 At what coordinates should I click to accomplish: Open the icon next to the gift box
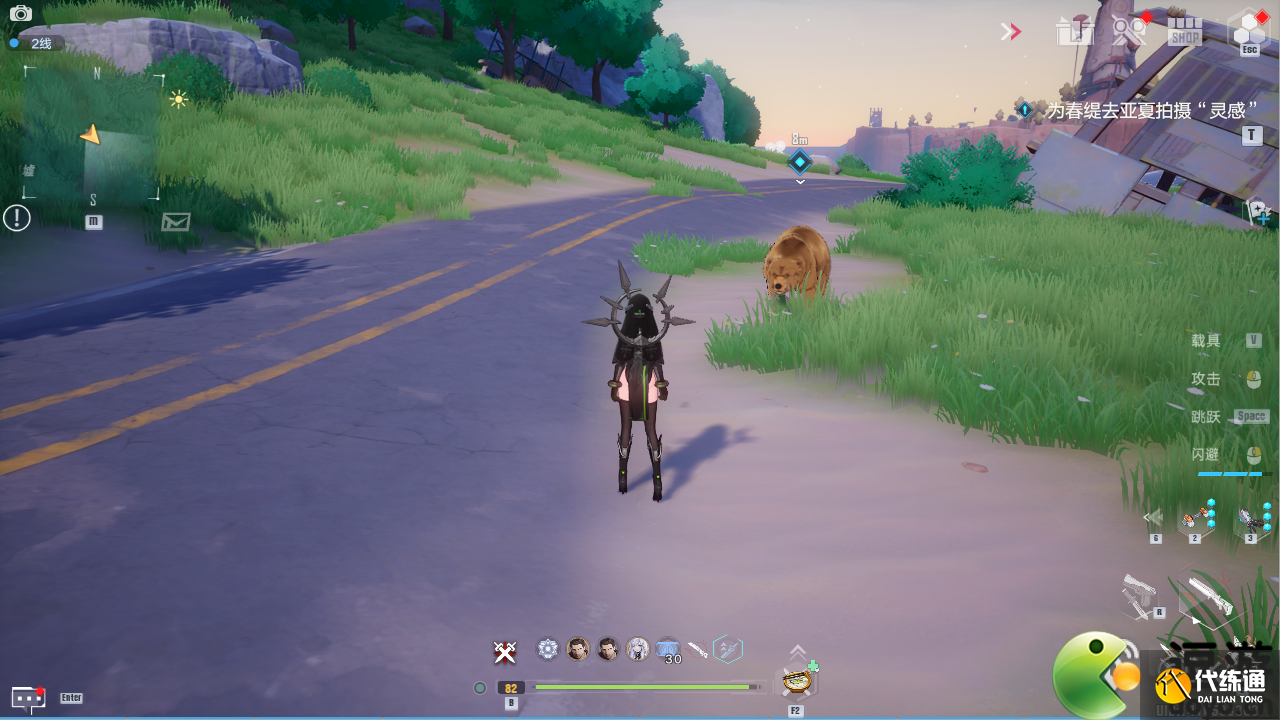[x=1129, y=30]
